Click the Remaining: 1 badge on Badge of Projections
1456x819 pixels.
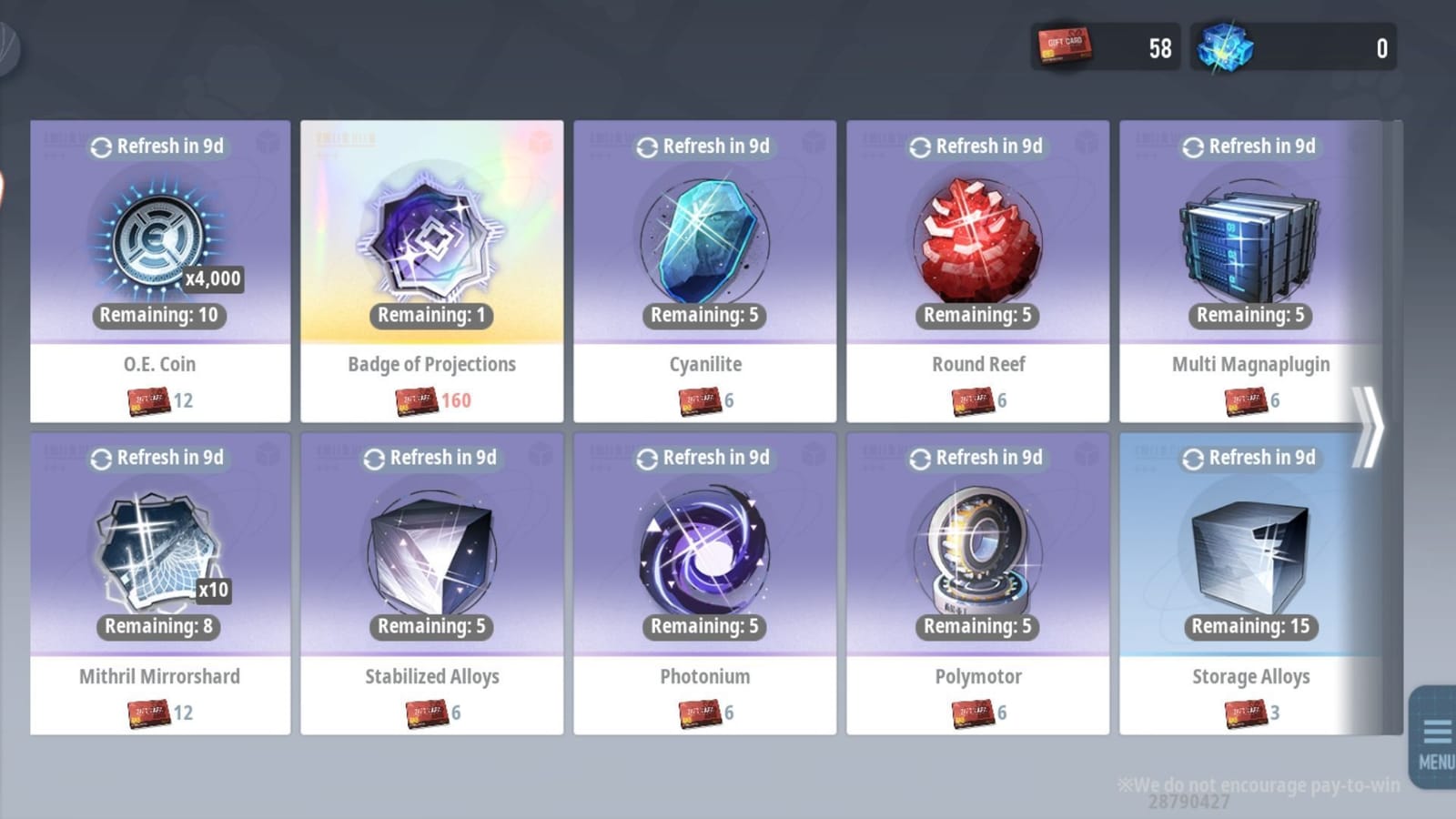pos(432,317)
